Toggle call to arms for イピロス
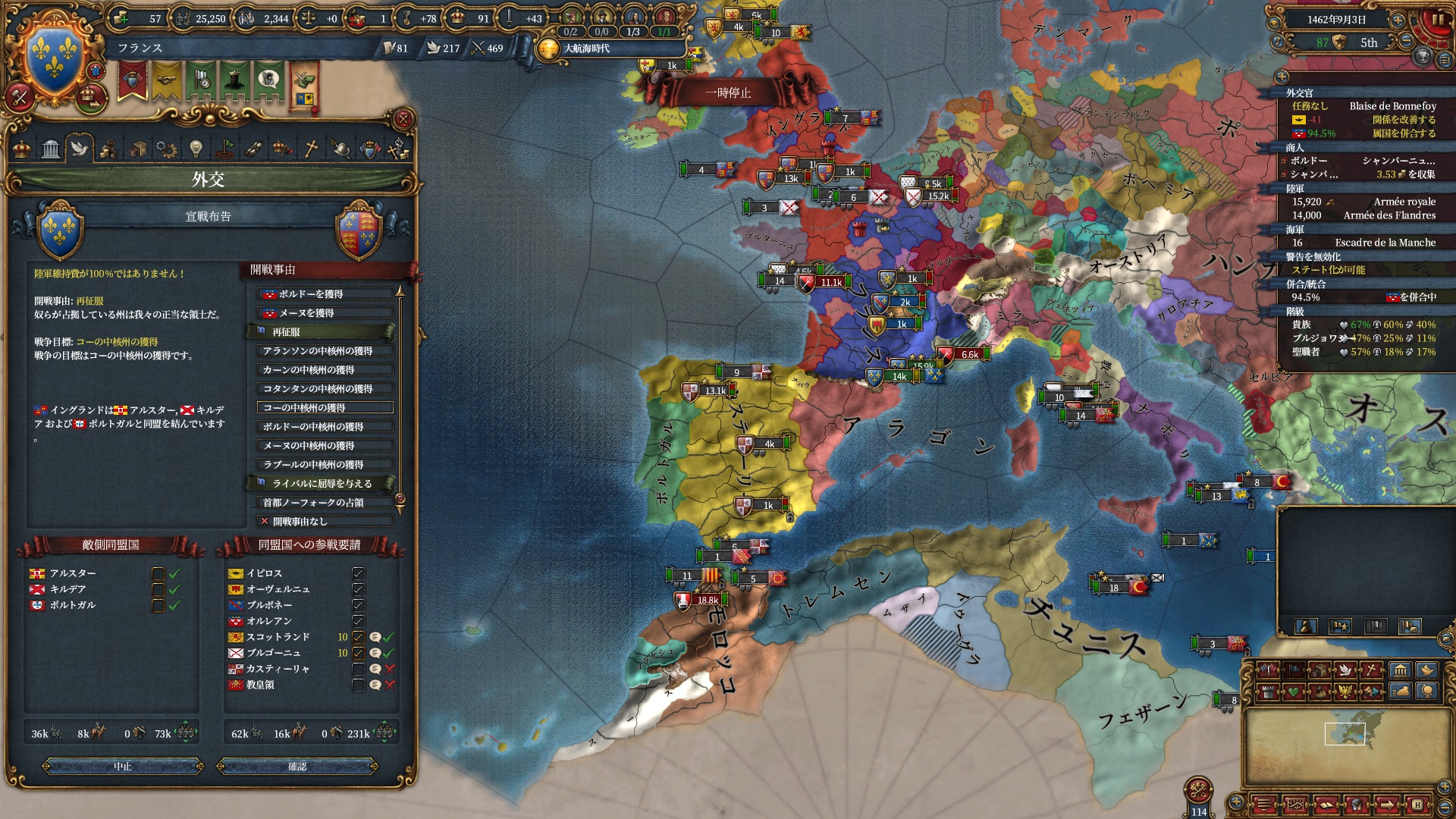1456x819 pixels. coord(359,573)
